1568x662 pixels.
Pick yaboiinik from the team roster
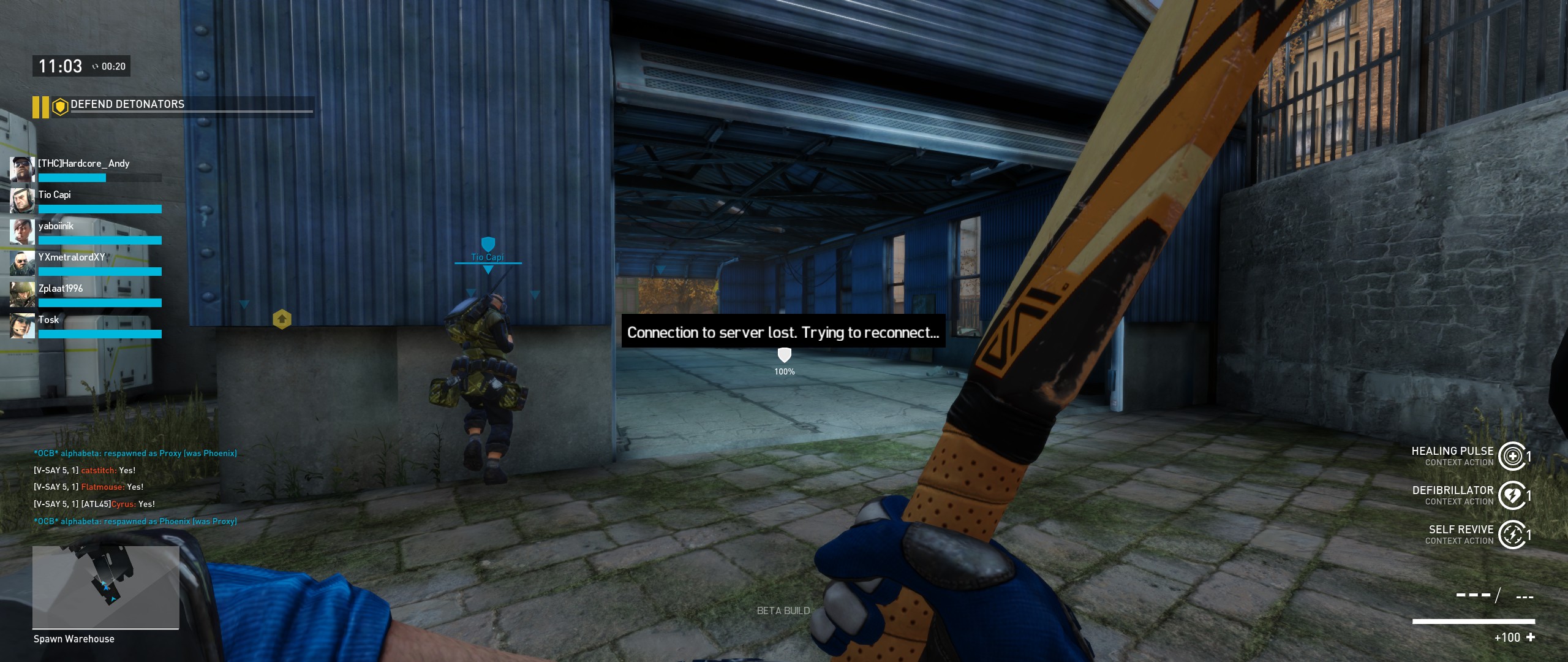56,226
